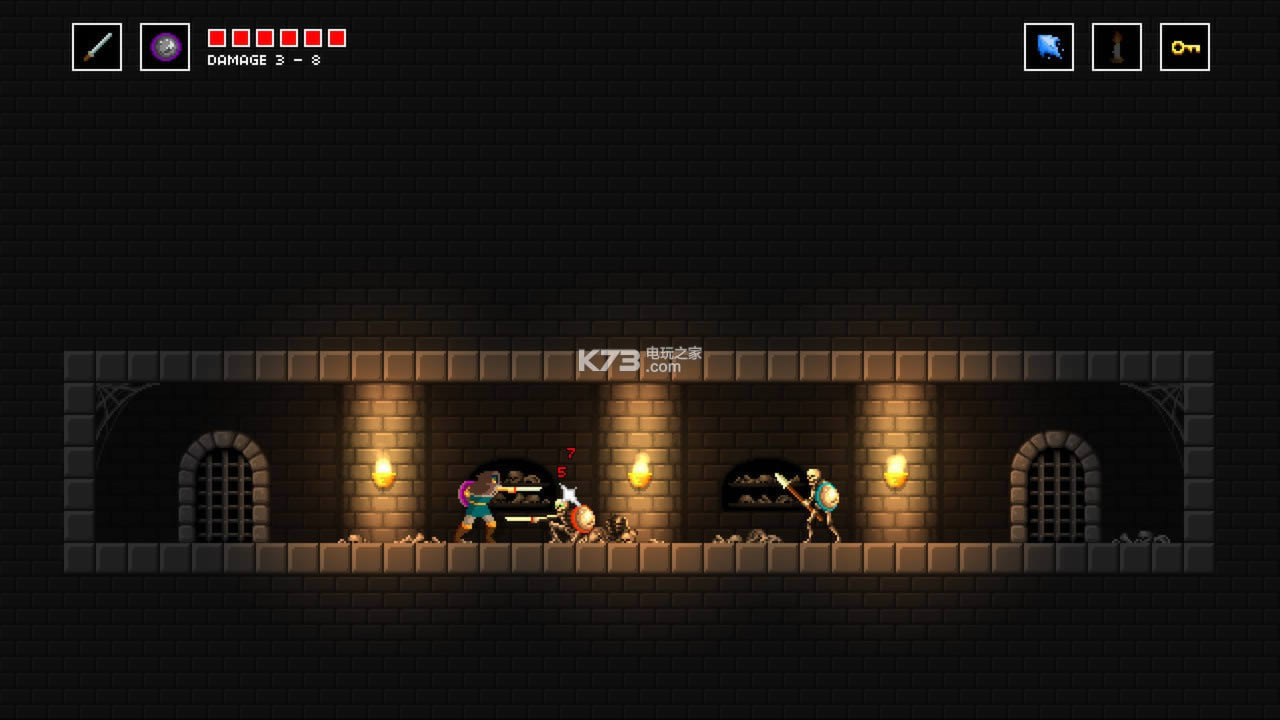Click the dim candle item slot
This screenshot has height=720, width=1280.
point(1116,47)
